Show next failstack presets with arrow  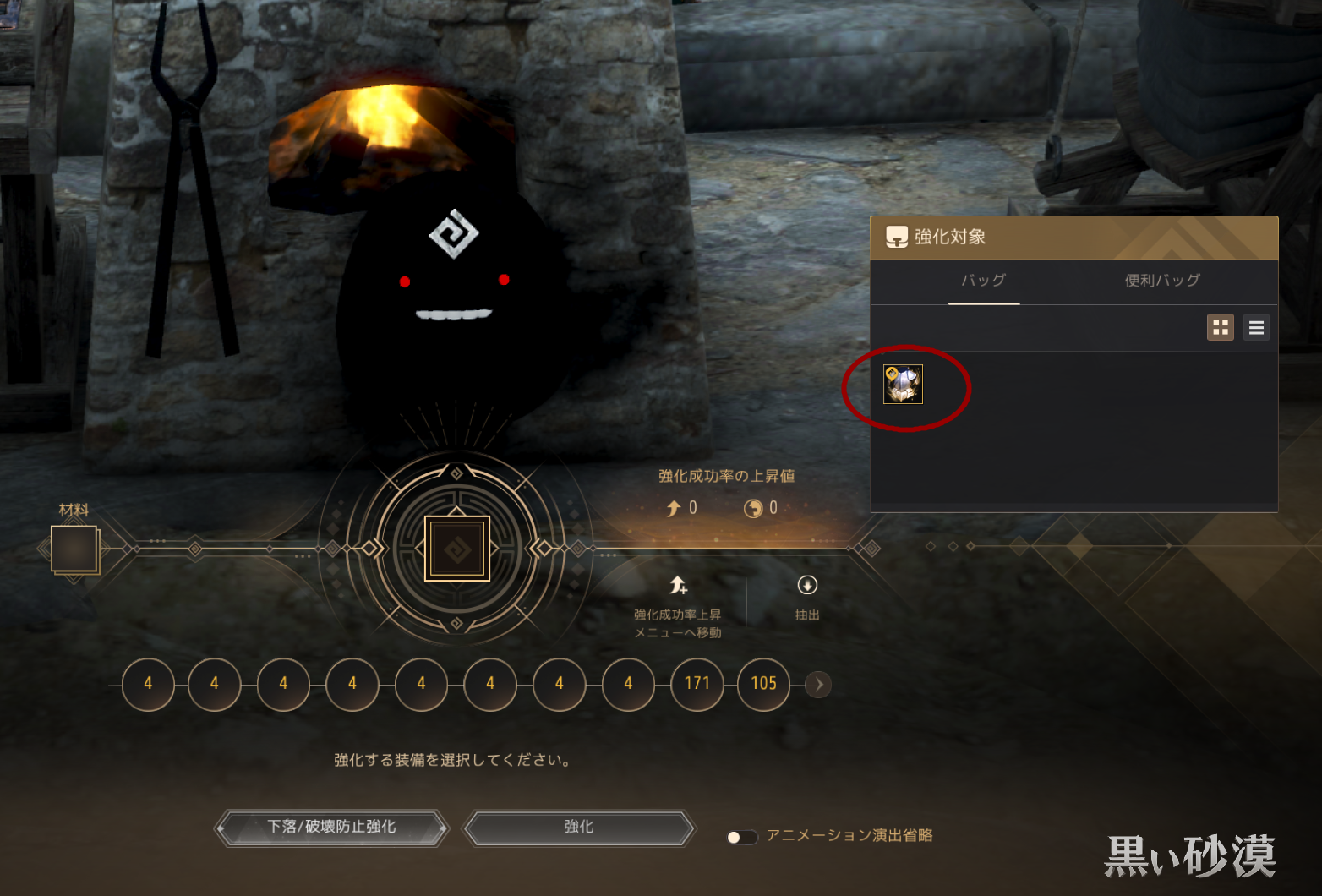(818, 684)
